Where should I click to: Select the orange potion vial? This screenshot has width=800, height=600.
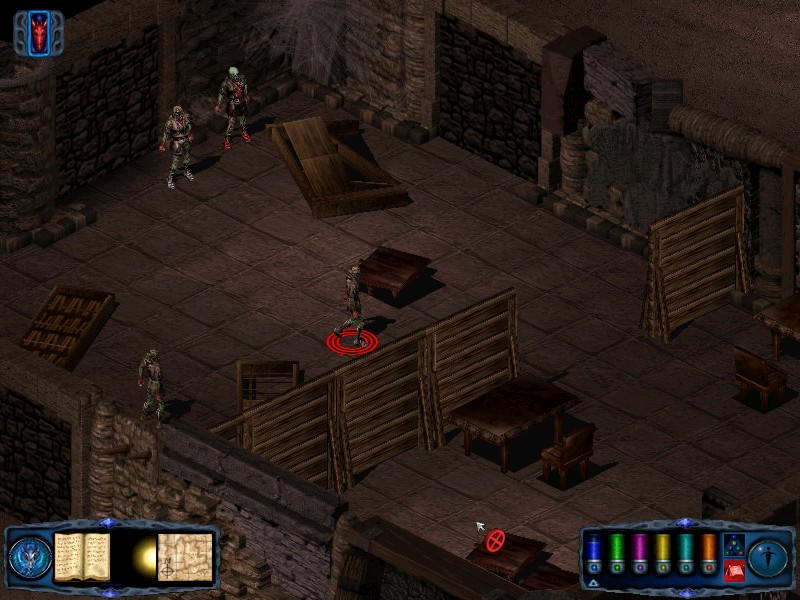[x=709, y=552]
